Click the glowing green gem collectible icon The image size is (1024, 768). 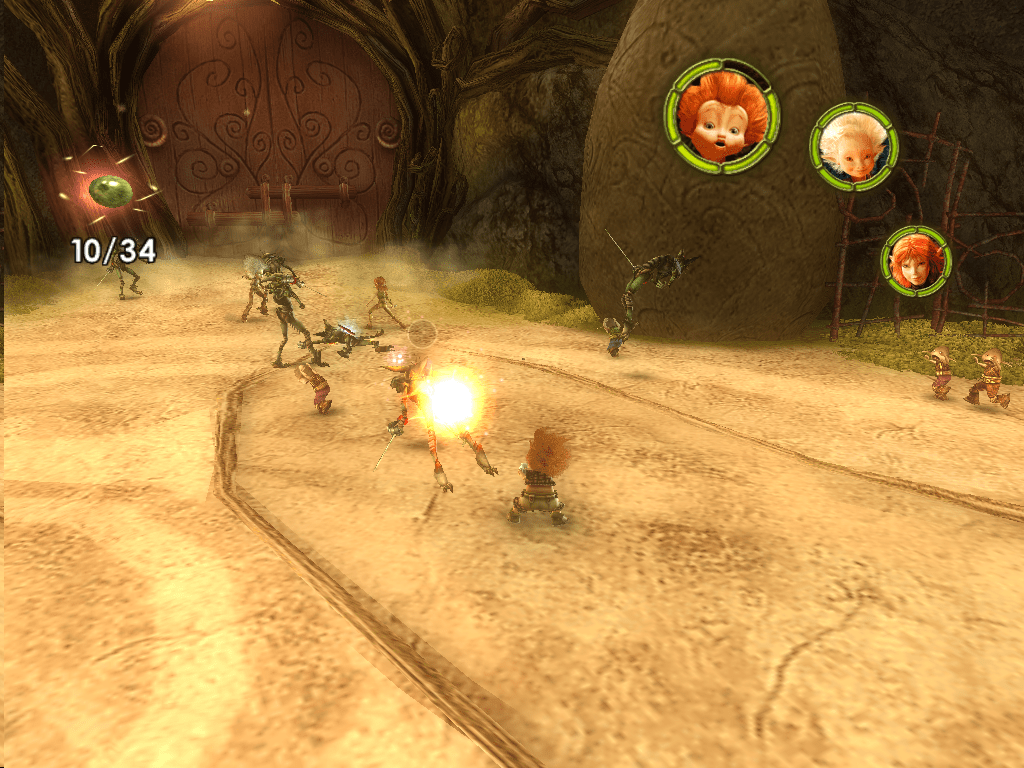click(107, 189)
